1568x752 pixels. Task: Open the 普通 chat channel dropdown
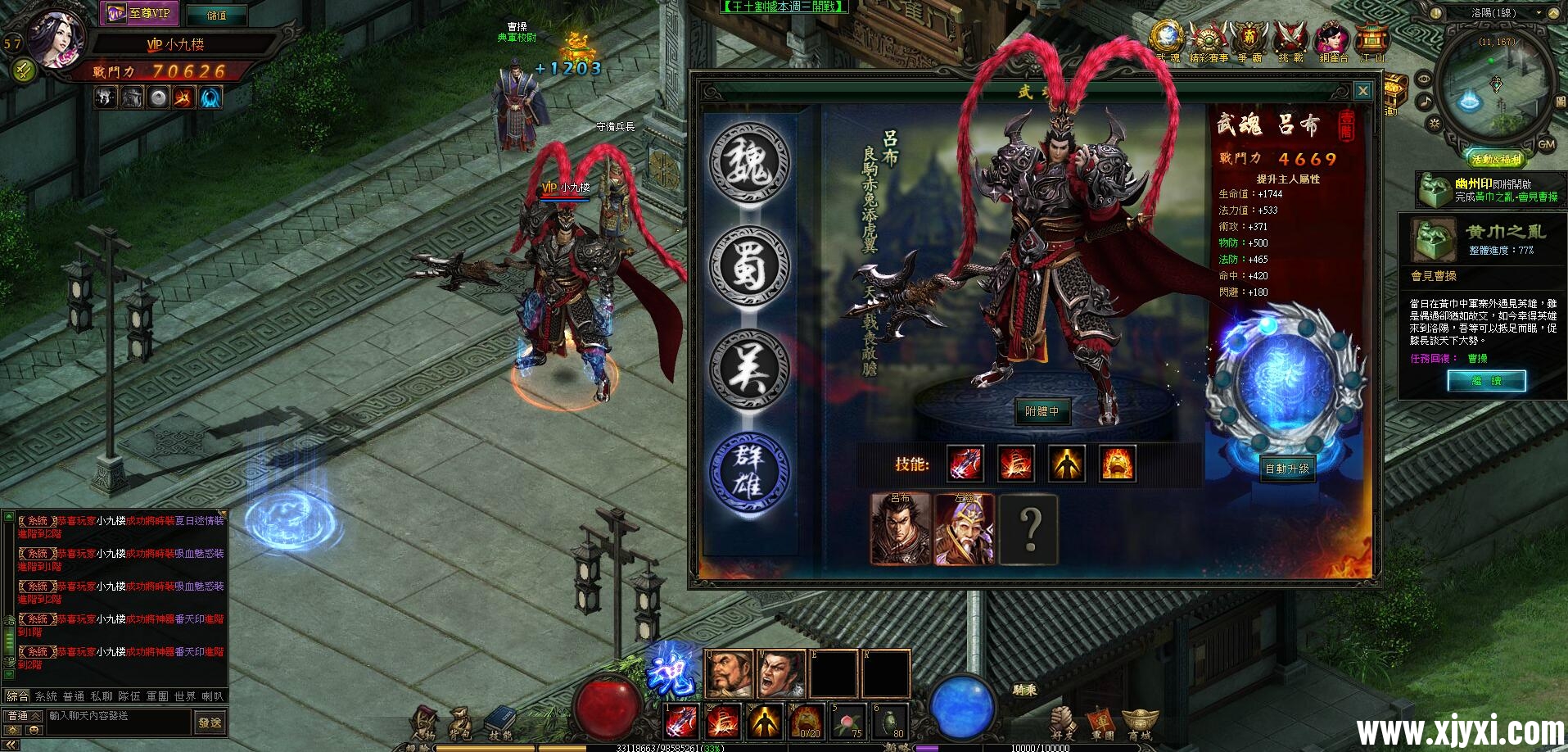22,716
